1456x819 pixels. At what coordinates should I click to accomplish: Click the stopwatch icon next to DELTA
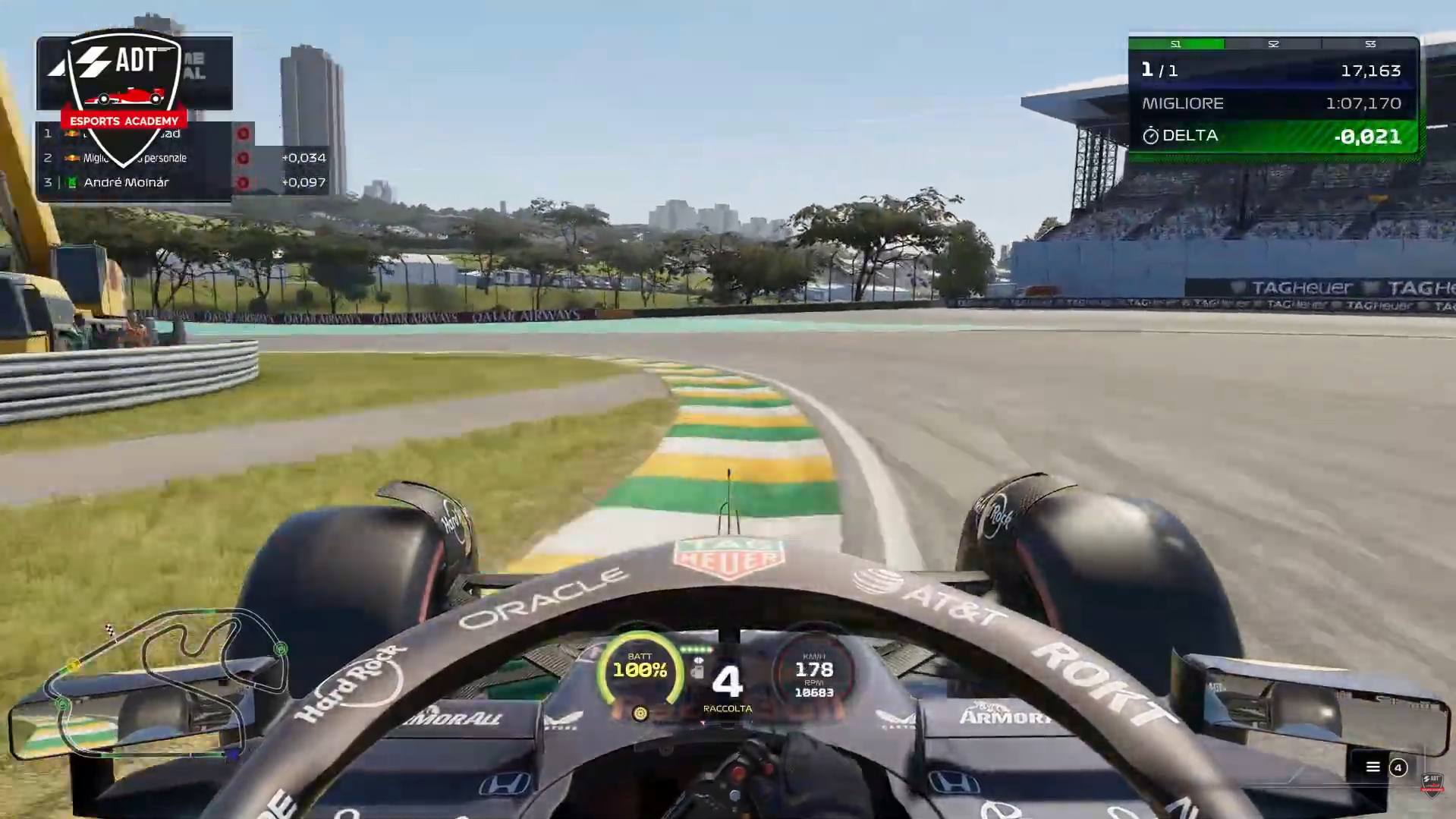coord(1152,136)
